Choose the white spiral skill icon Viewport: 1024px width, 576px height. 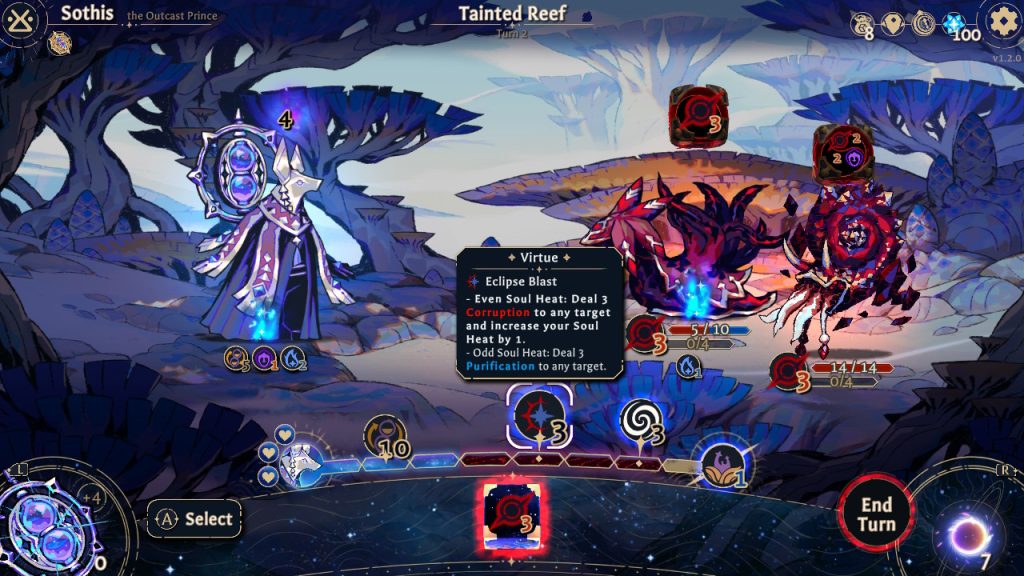pos(640,421)
